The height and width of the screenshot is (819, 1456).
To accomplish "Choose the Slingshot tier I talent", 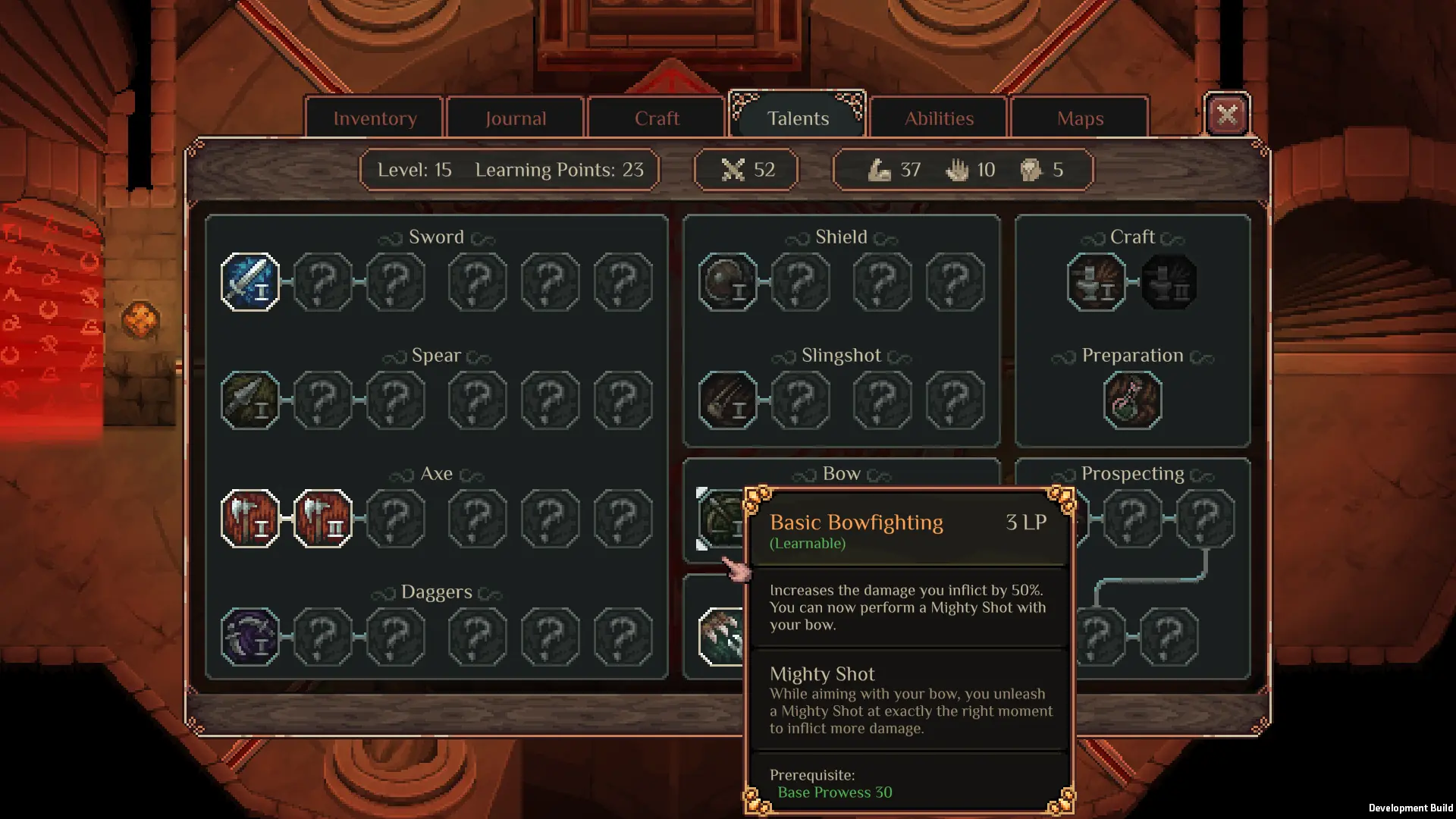I will tap(727, 400).
